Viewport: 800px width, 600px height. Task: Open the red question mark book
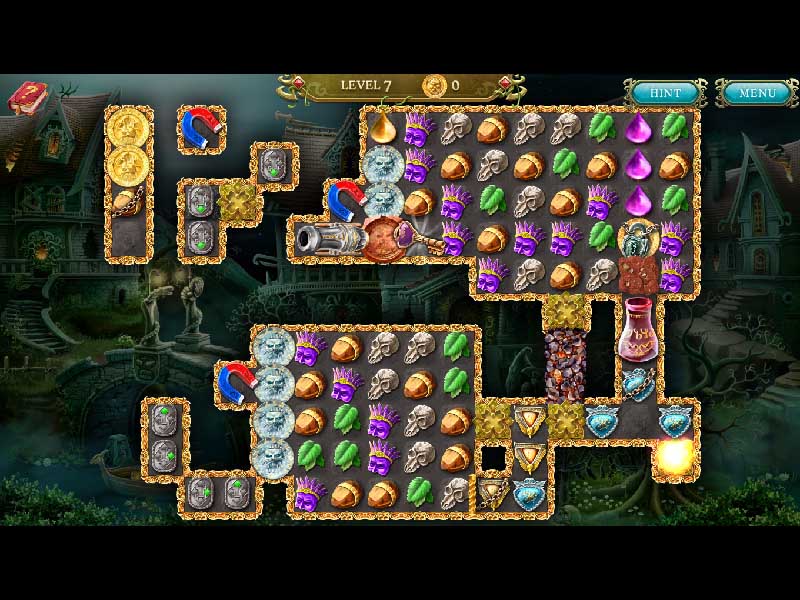pos(27,97)
